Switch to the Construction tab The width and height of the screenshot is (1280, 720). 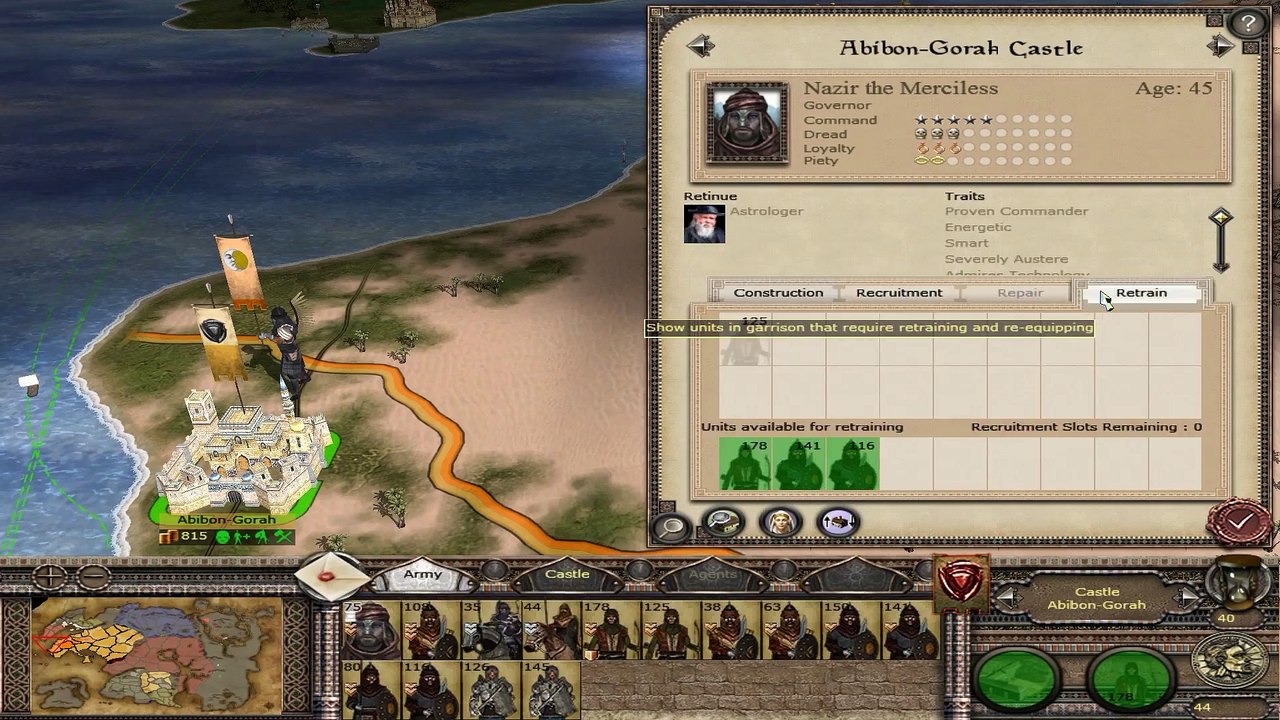[778, 293]
